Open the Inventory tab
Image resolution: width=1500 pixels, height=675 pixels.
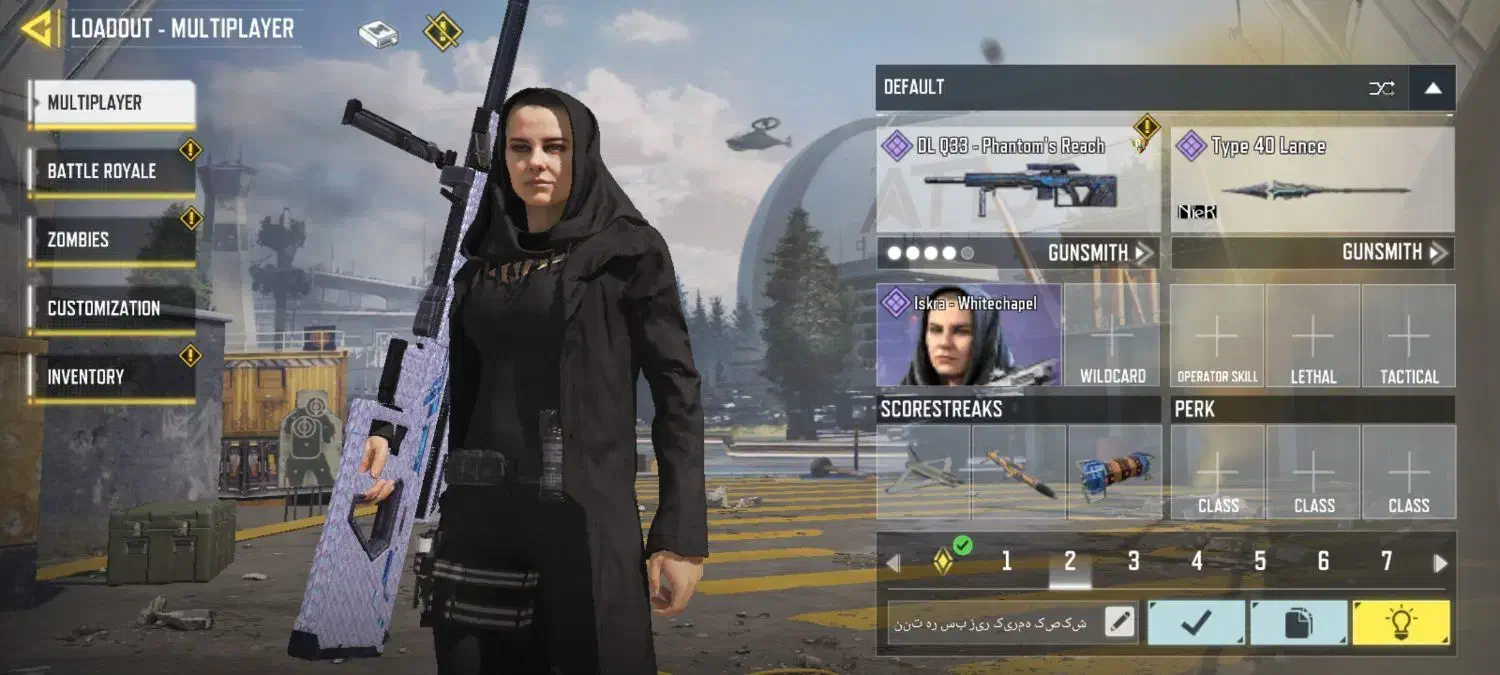click(x=110, y=377)
